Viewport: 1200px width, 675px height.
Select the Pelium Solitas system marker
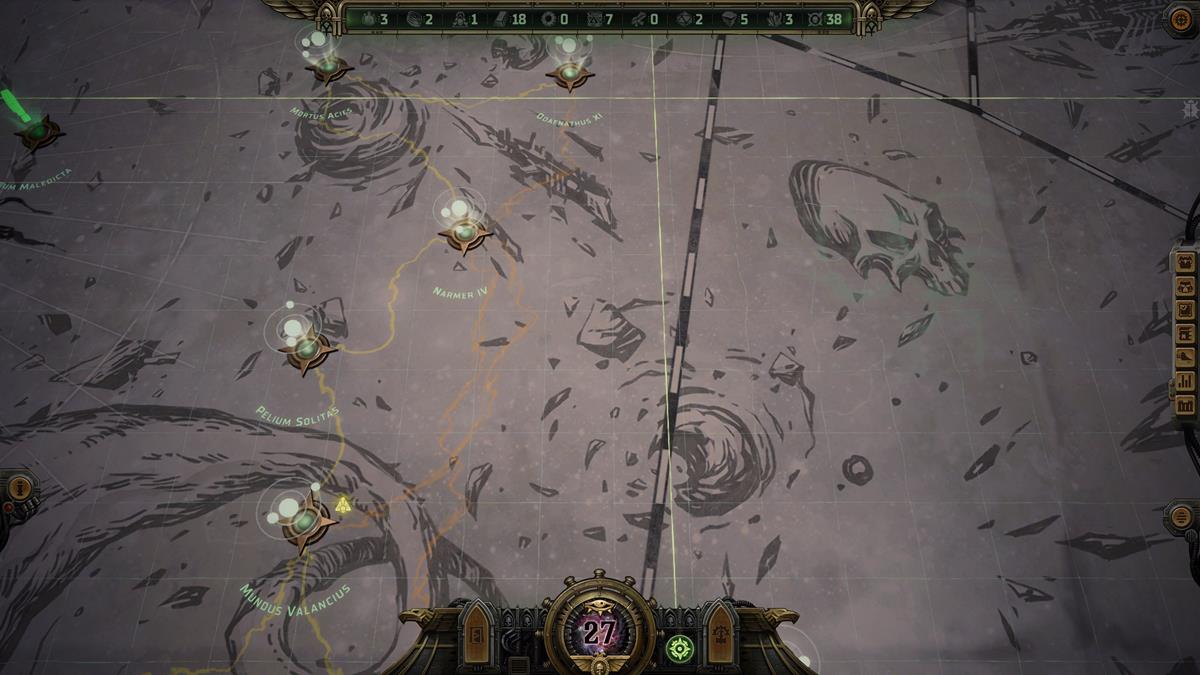[x=308, y=350]
